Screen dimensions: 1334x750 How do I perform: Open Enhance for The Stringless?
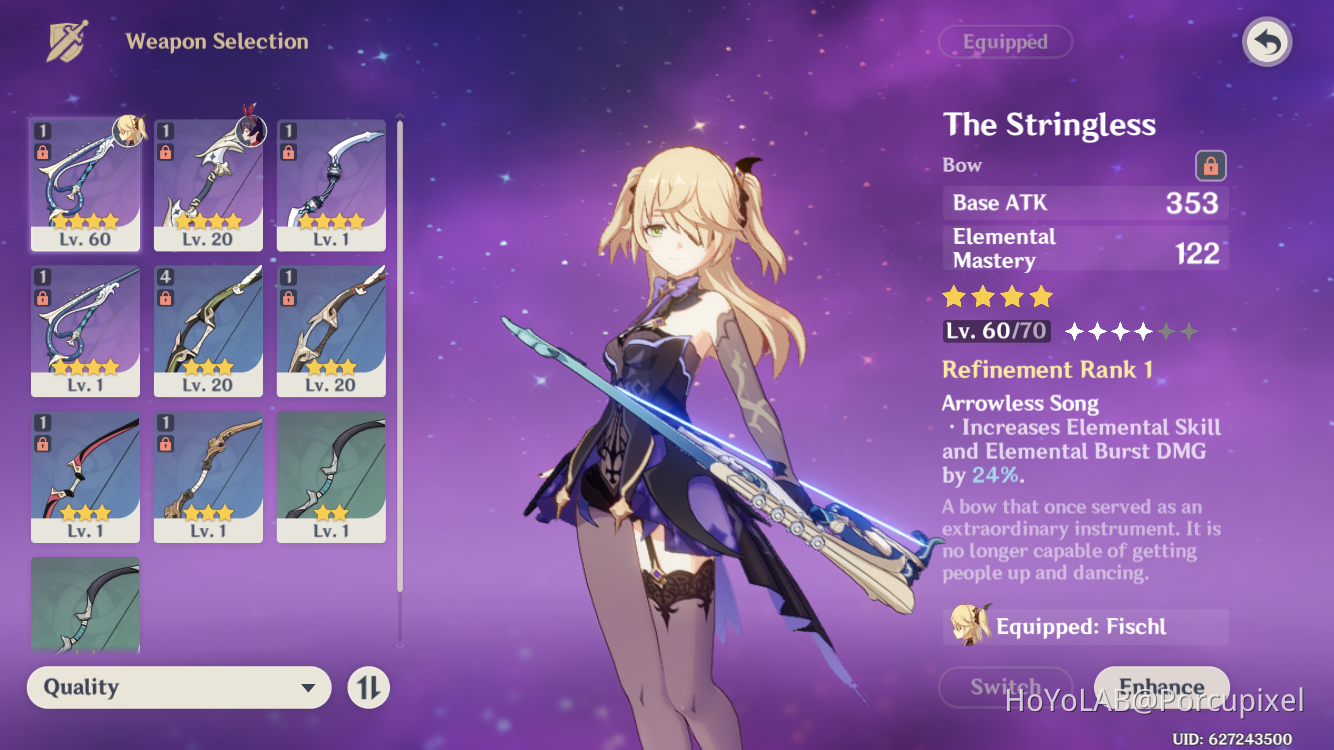pos(1161,687)
